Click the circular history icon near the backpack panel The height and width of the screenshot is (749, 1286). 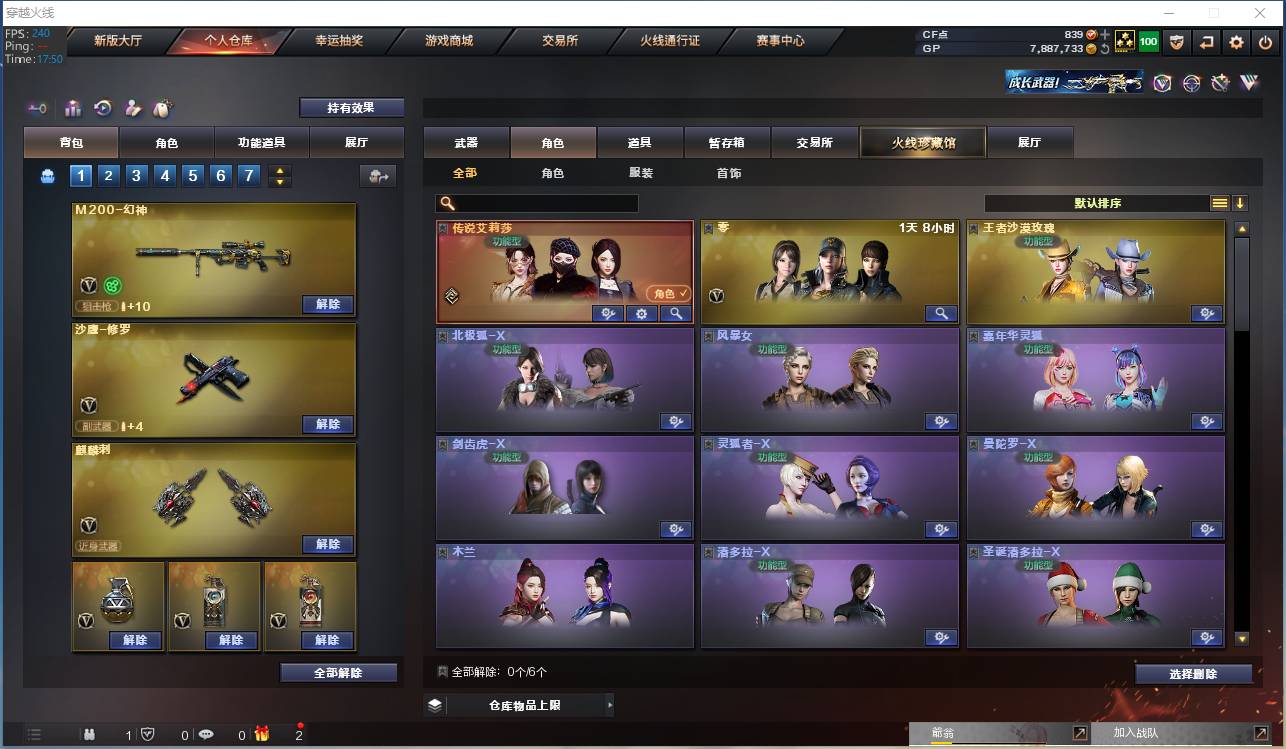103,106
